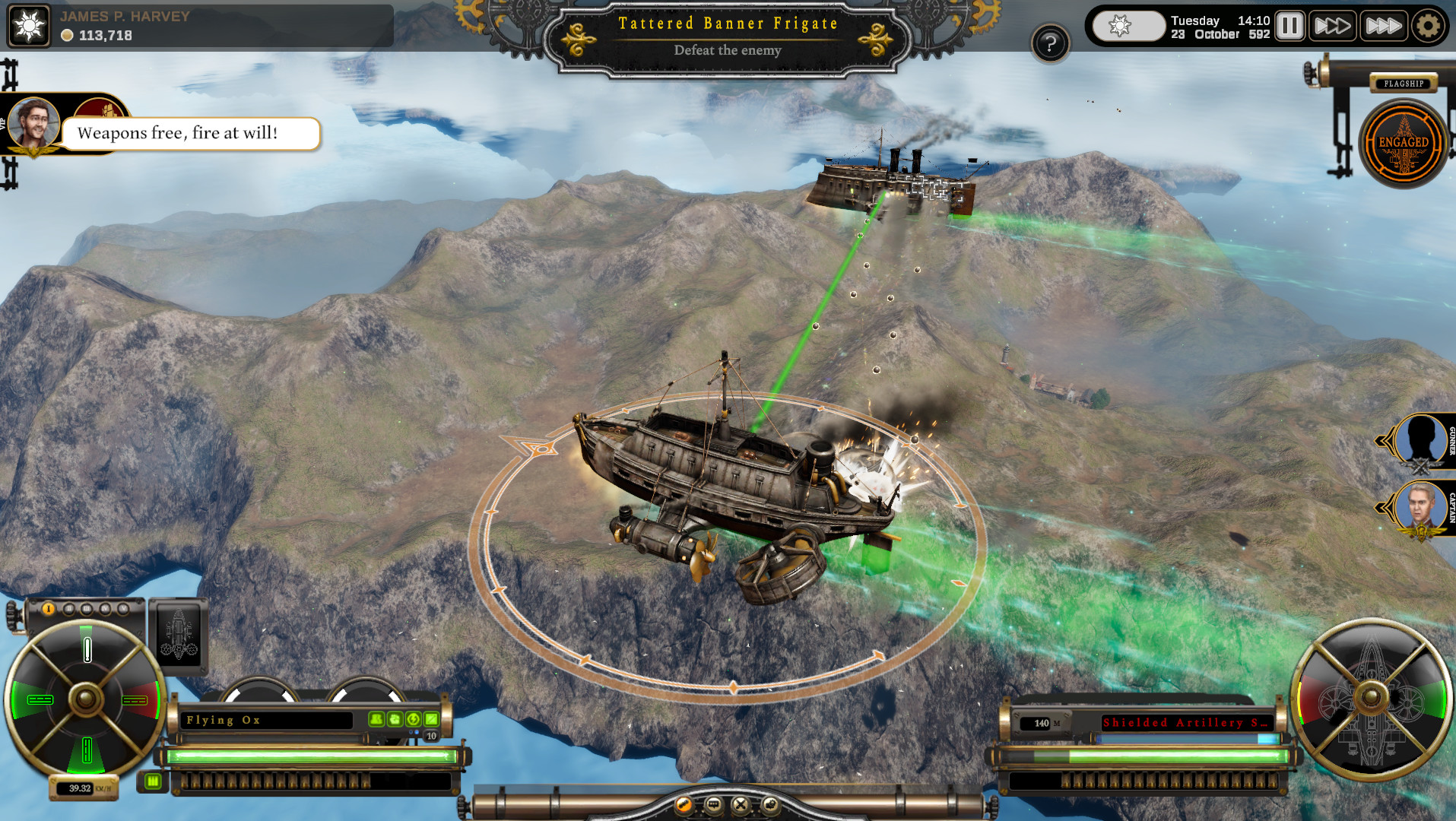Click the fastest game speed button
Screen dimensions: 1456x821
(1382, 25)
